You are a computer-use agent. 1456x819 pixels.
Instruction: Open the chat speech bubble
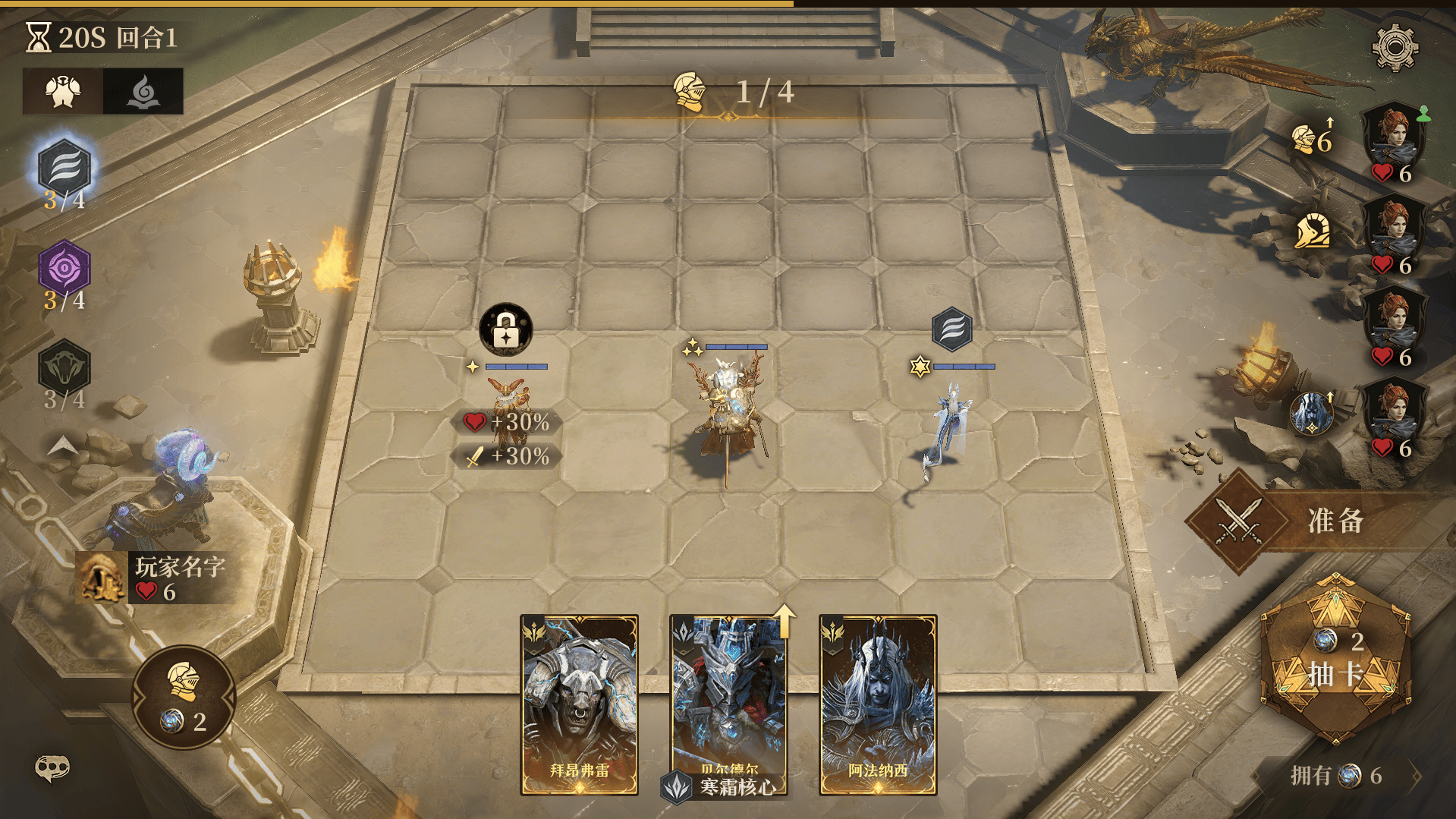tap(52, 768)
